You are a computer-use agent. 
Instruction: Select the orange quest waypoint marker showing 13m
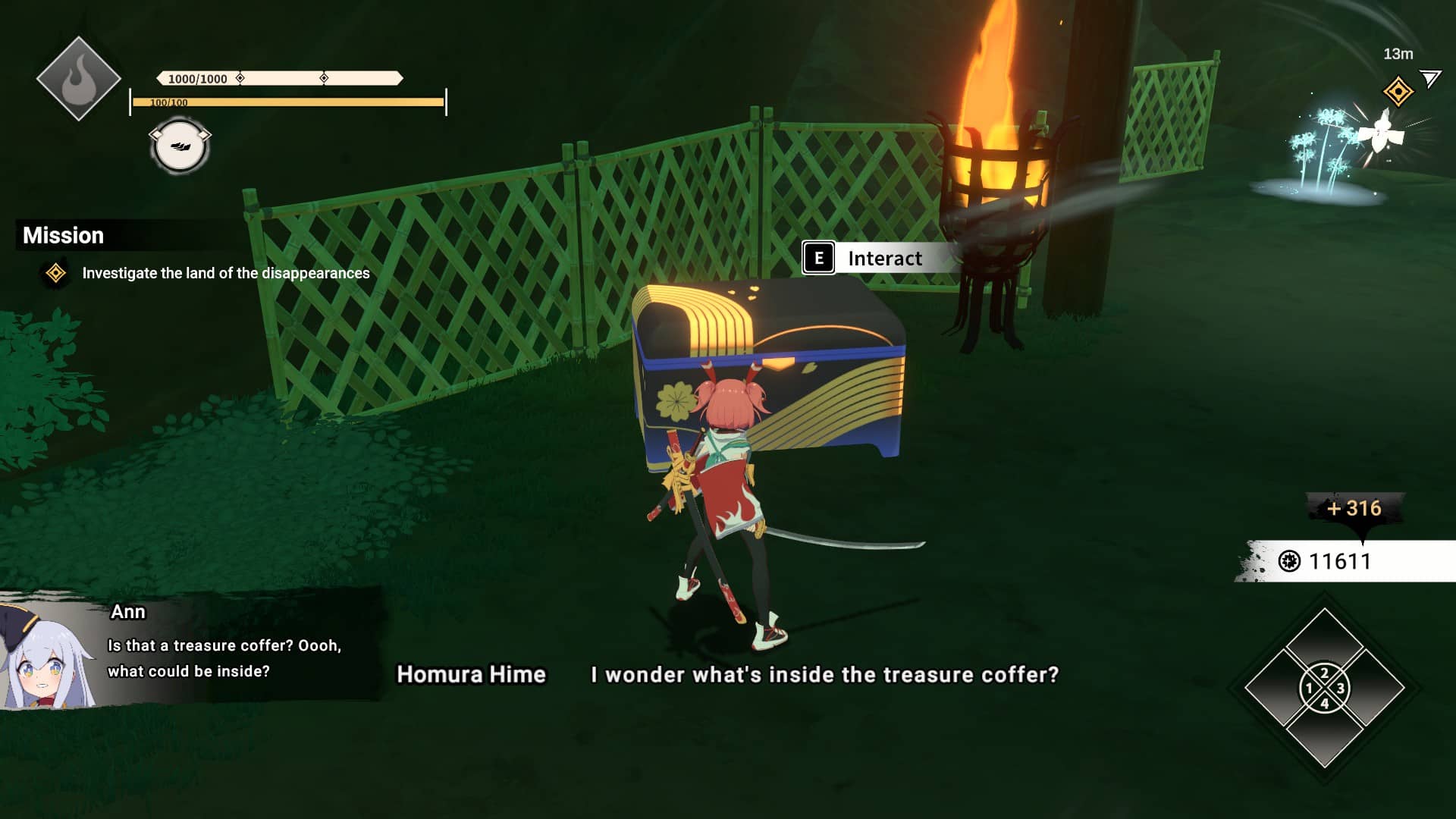tap(1398, 92)
